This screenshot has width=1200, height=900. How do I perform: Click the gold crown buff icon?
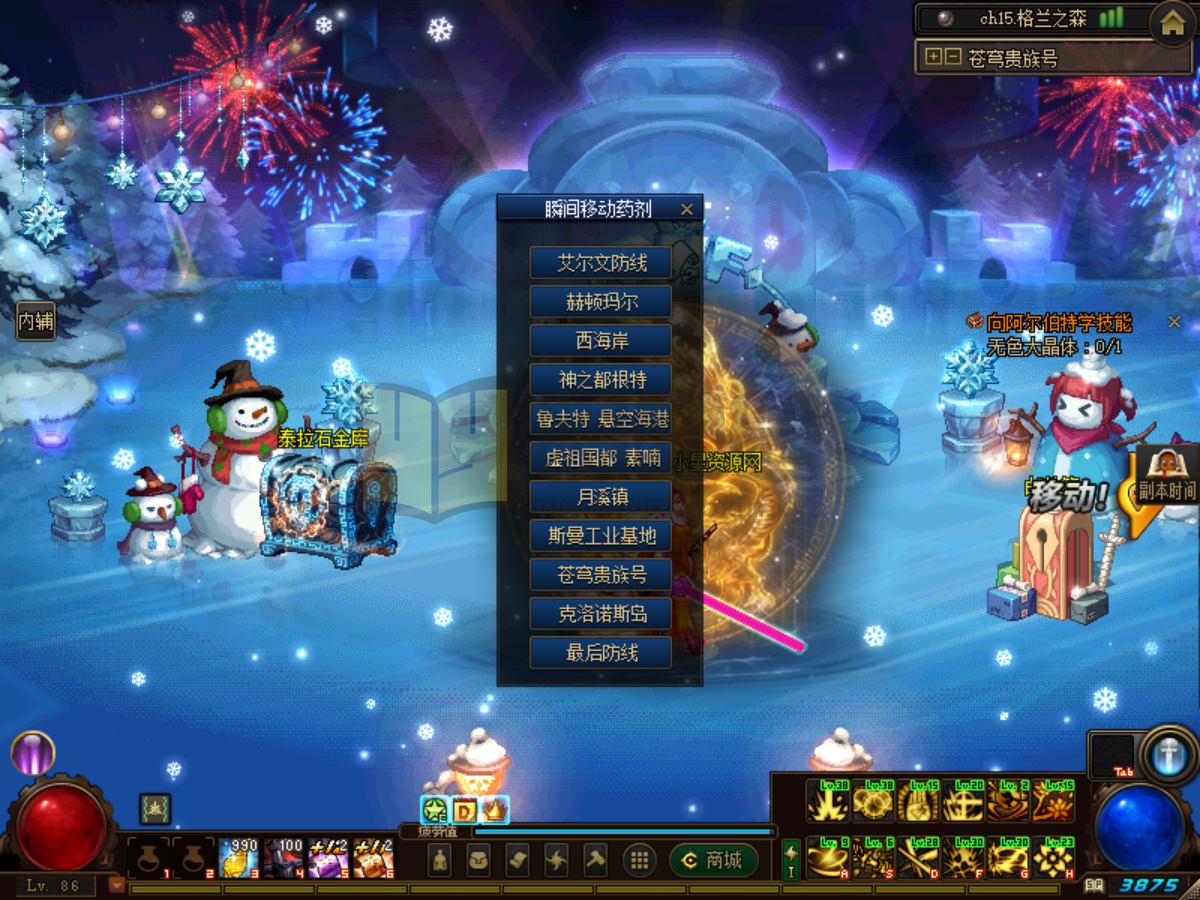(495, 810)
